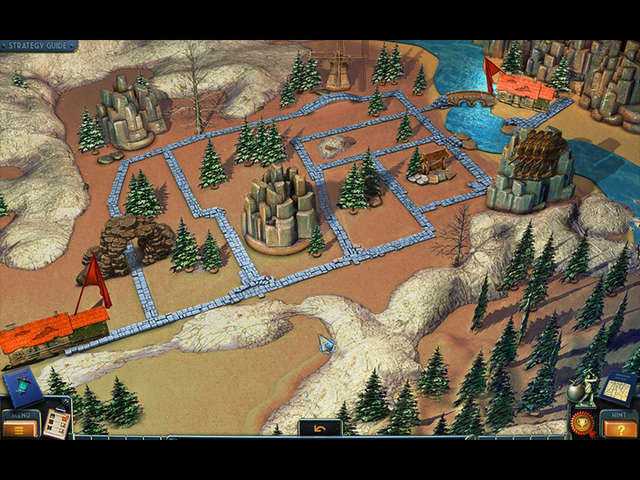Open the map book icon

[x=621, y=387]
